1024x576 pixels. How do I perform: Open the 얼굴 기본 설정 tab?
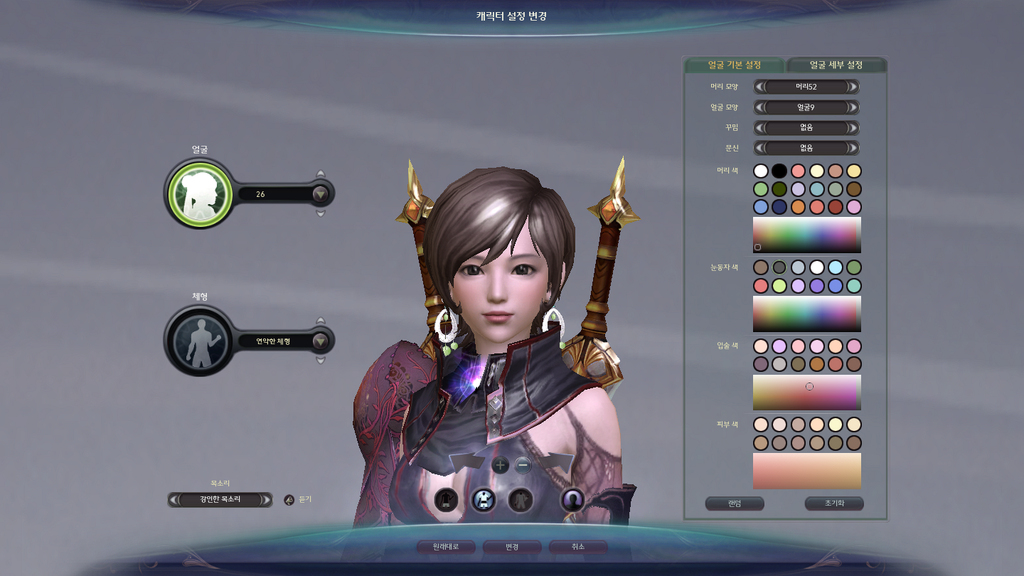(x=735, y=65)
